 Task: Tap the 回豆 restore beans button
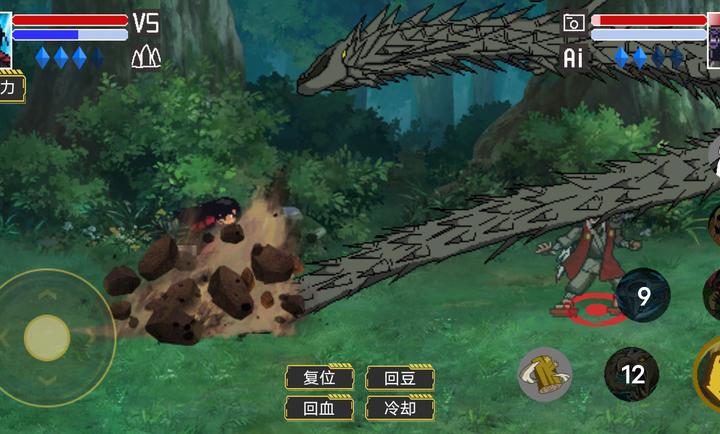point(399,378)
